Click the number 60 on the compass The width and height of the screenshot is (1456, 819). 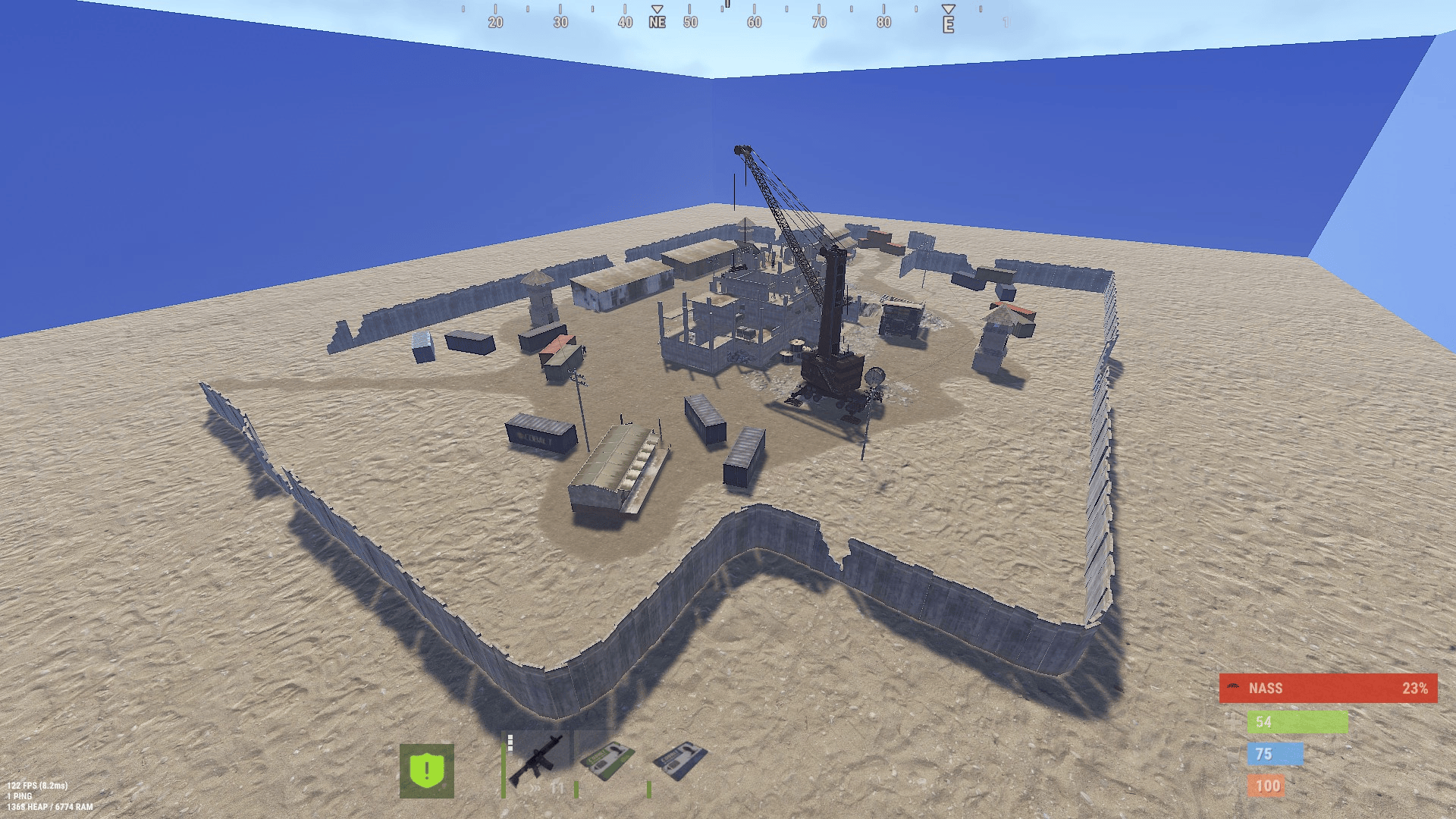coord(754,22)
